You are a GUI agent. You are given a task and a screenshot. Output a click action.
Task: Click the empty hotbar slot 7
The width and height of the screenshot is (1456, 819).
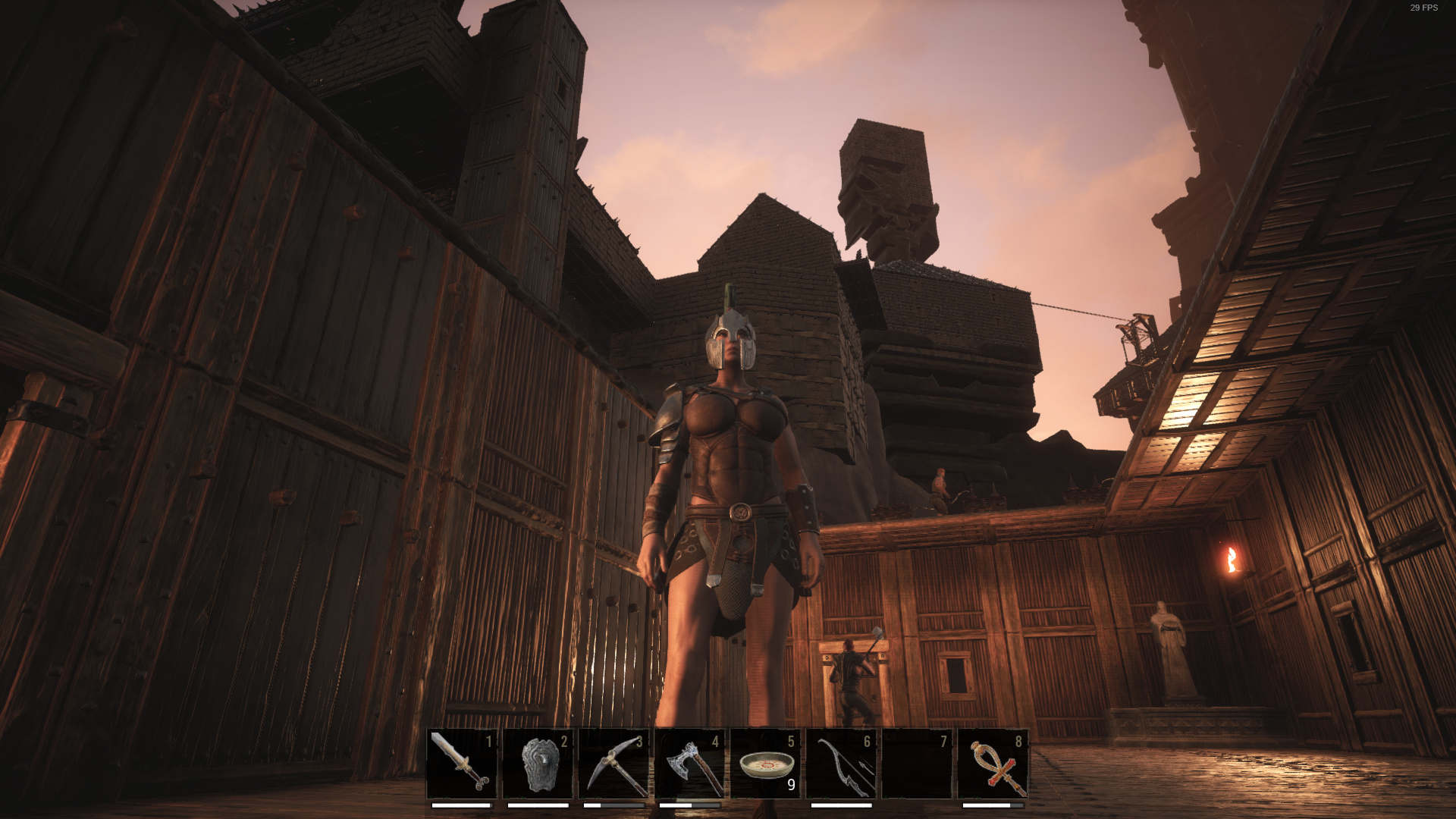(x=917, y=764)
